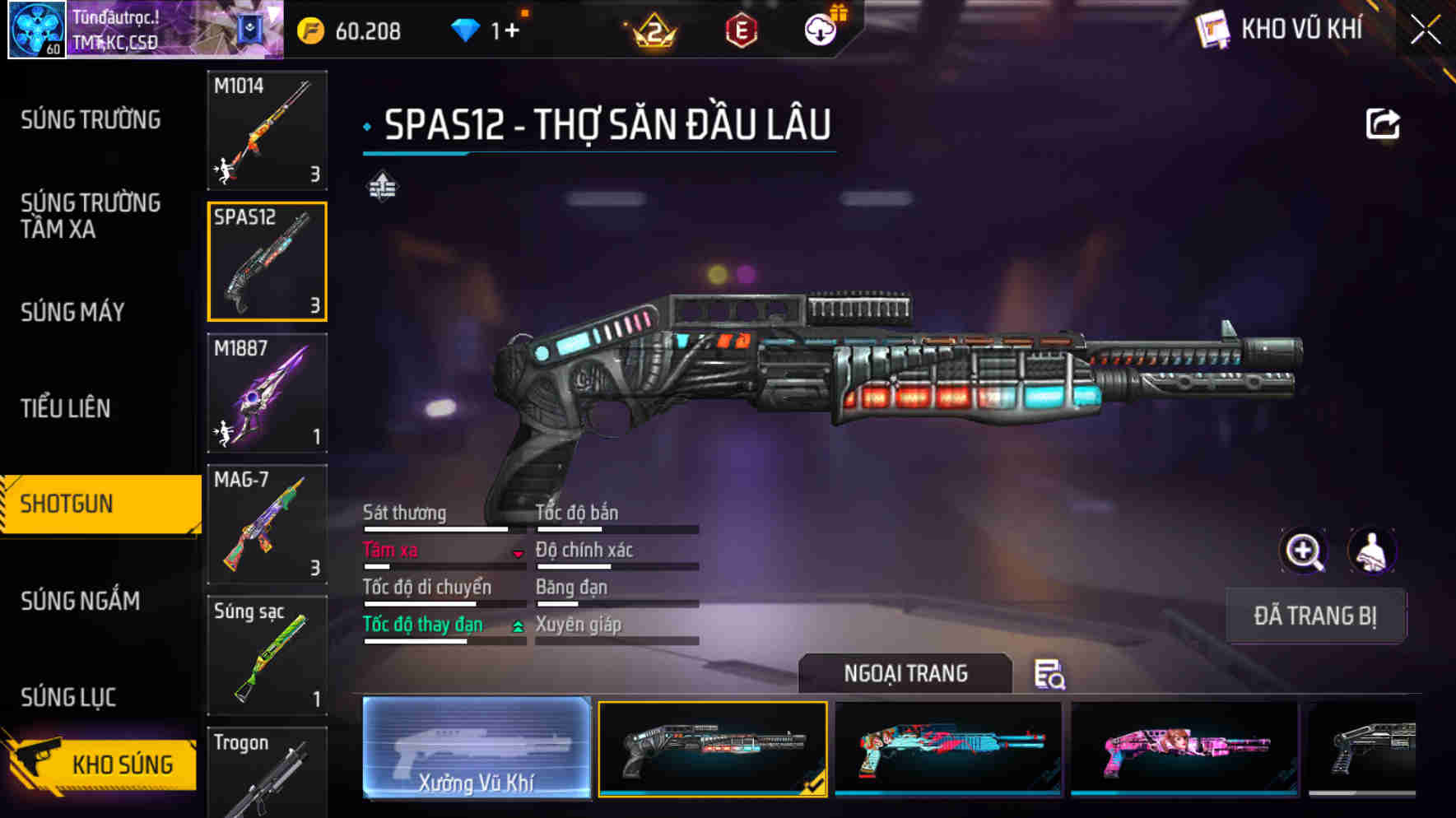The height and width of the screenshot is (818, 1456).
Task: Open the share weapon icon
Action: pyautogui.click(x=1384, y=122)
